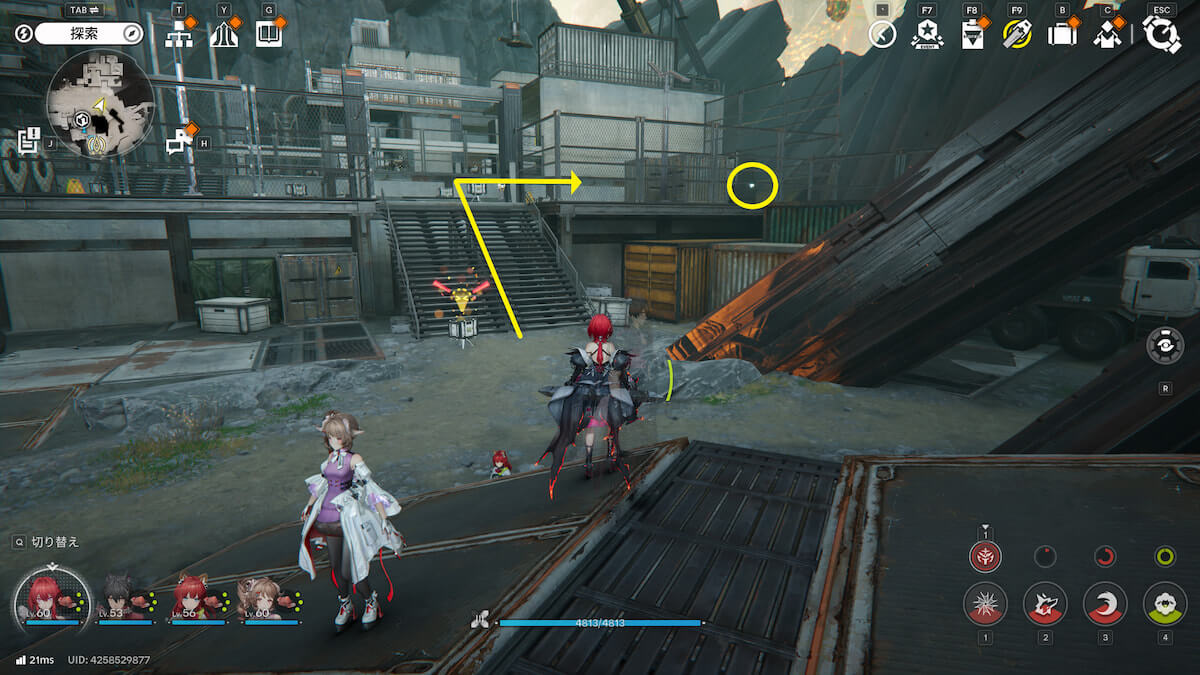The height and width of the screenshot is (675, 1200).
Task: Open the open-book guide icon
Action: [x=269, y=35]
